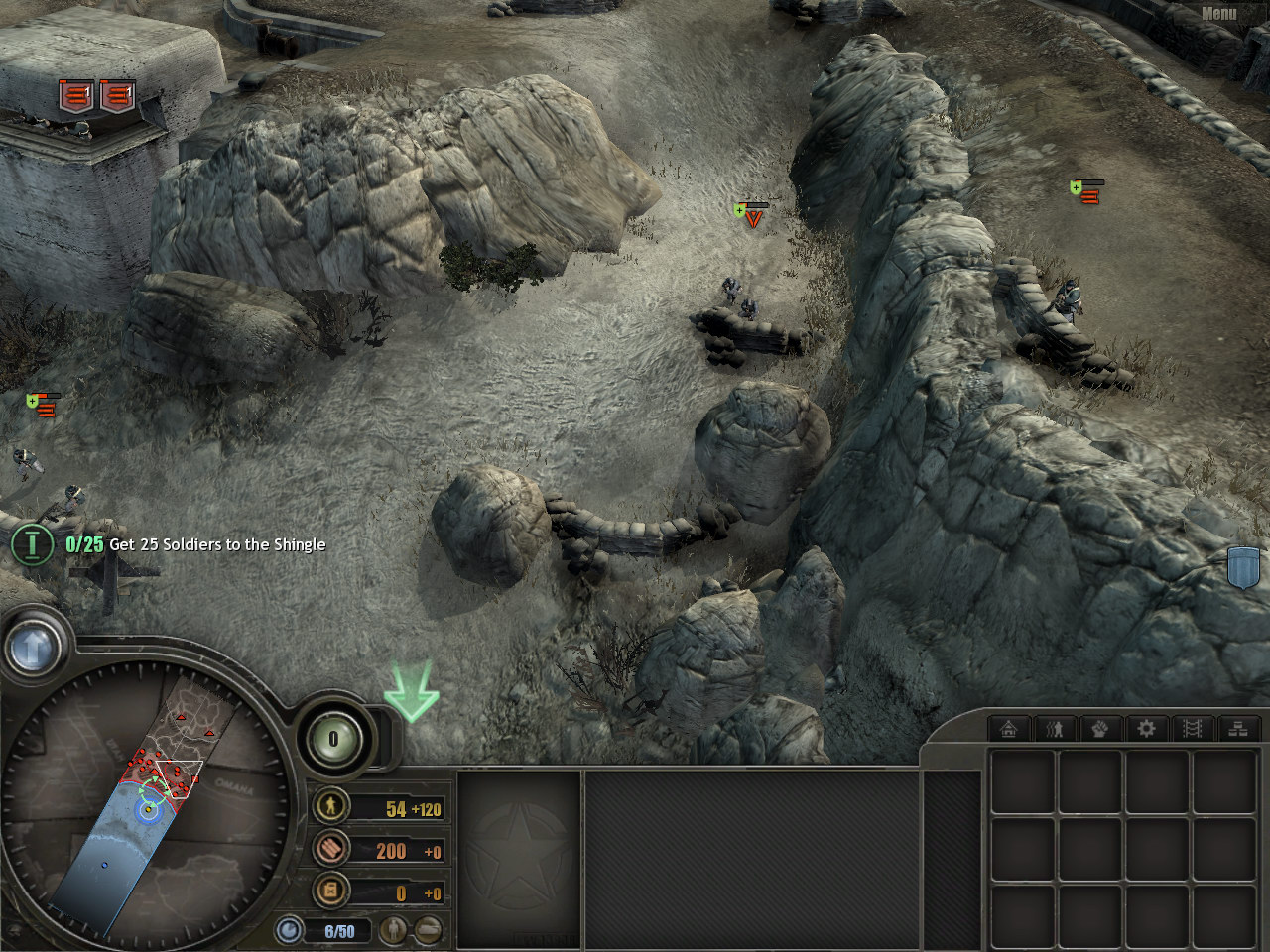Click the house building tab icon
This screenshot has height=952, width=1270.
(1009, 729)
